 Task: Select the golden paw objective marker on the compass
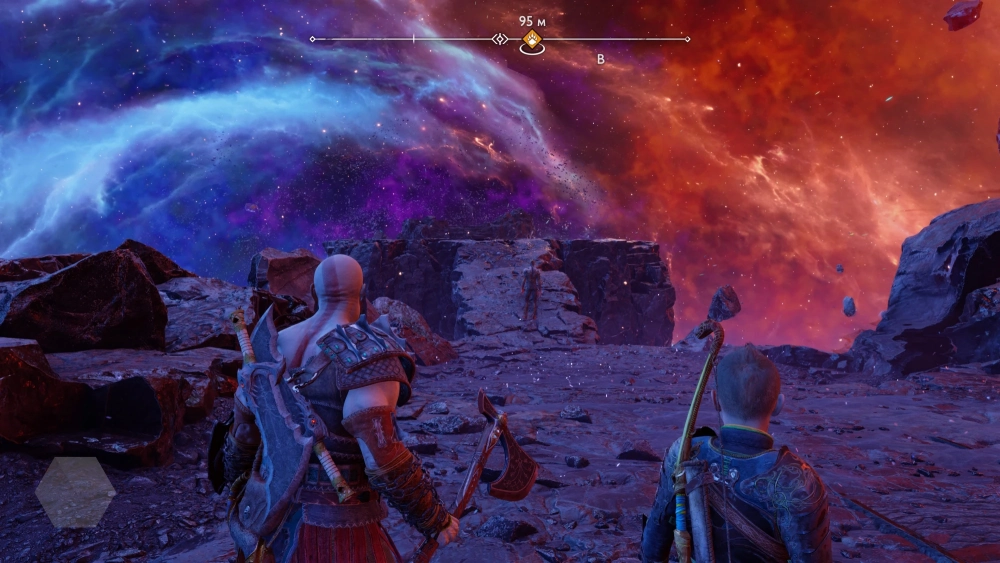[x=531, y=39]
